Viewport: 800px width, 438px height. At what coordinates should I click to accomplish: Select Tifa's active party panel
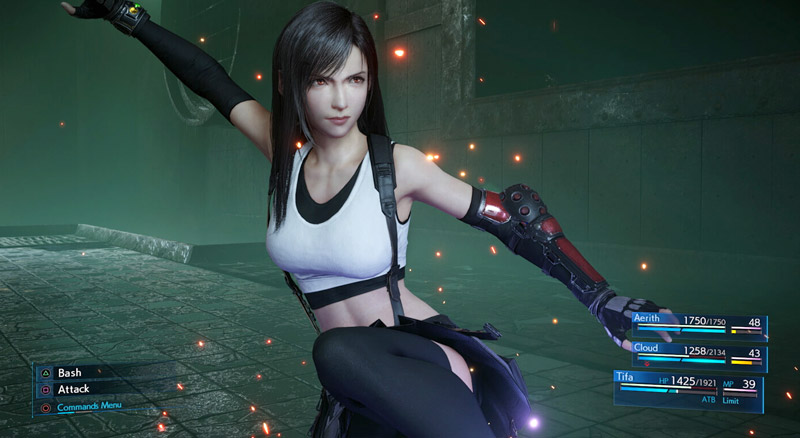pos(688,387)
